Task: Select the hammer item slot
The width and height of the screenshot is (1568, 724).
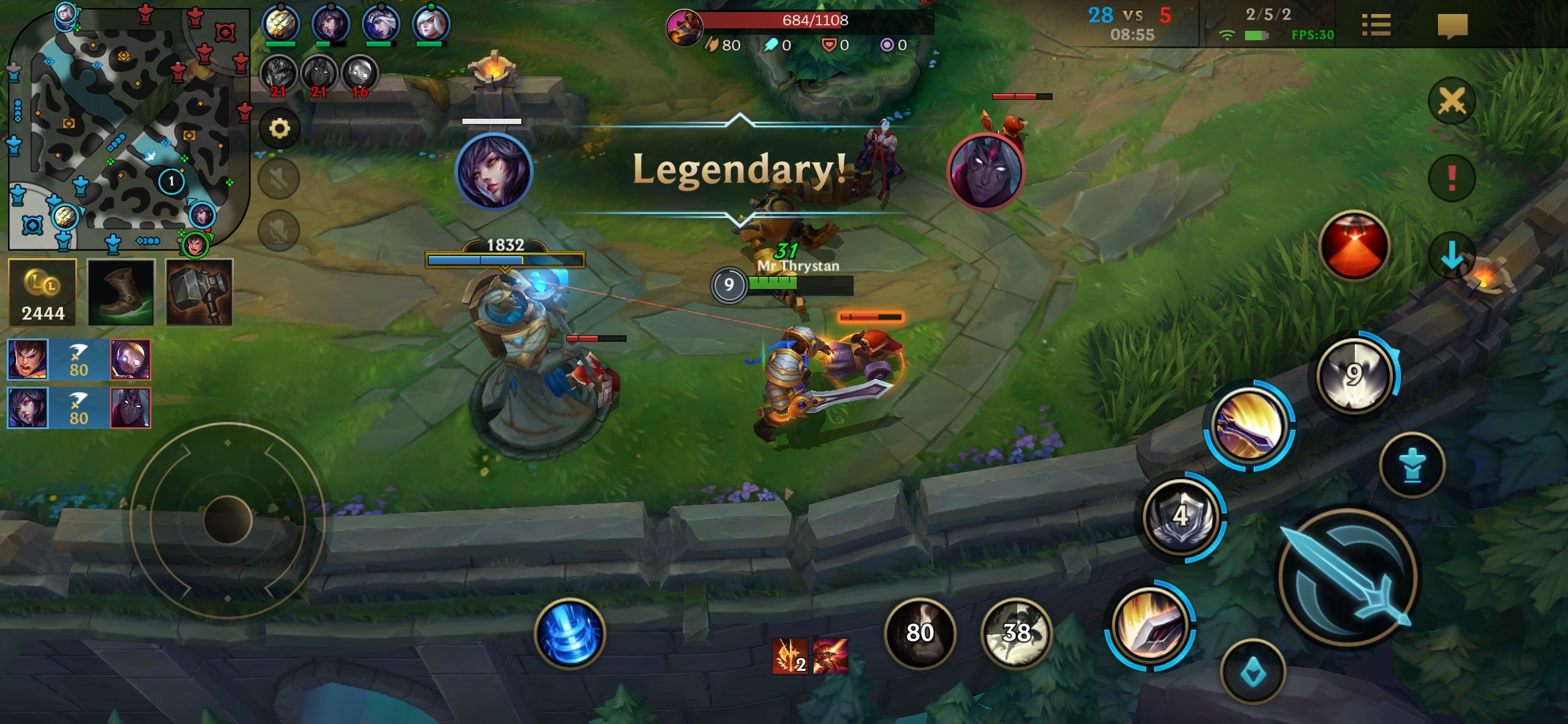Action: coord(200,293)
